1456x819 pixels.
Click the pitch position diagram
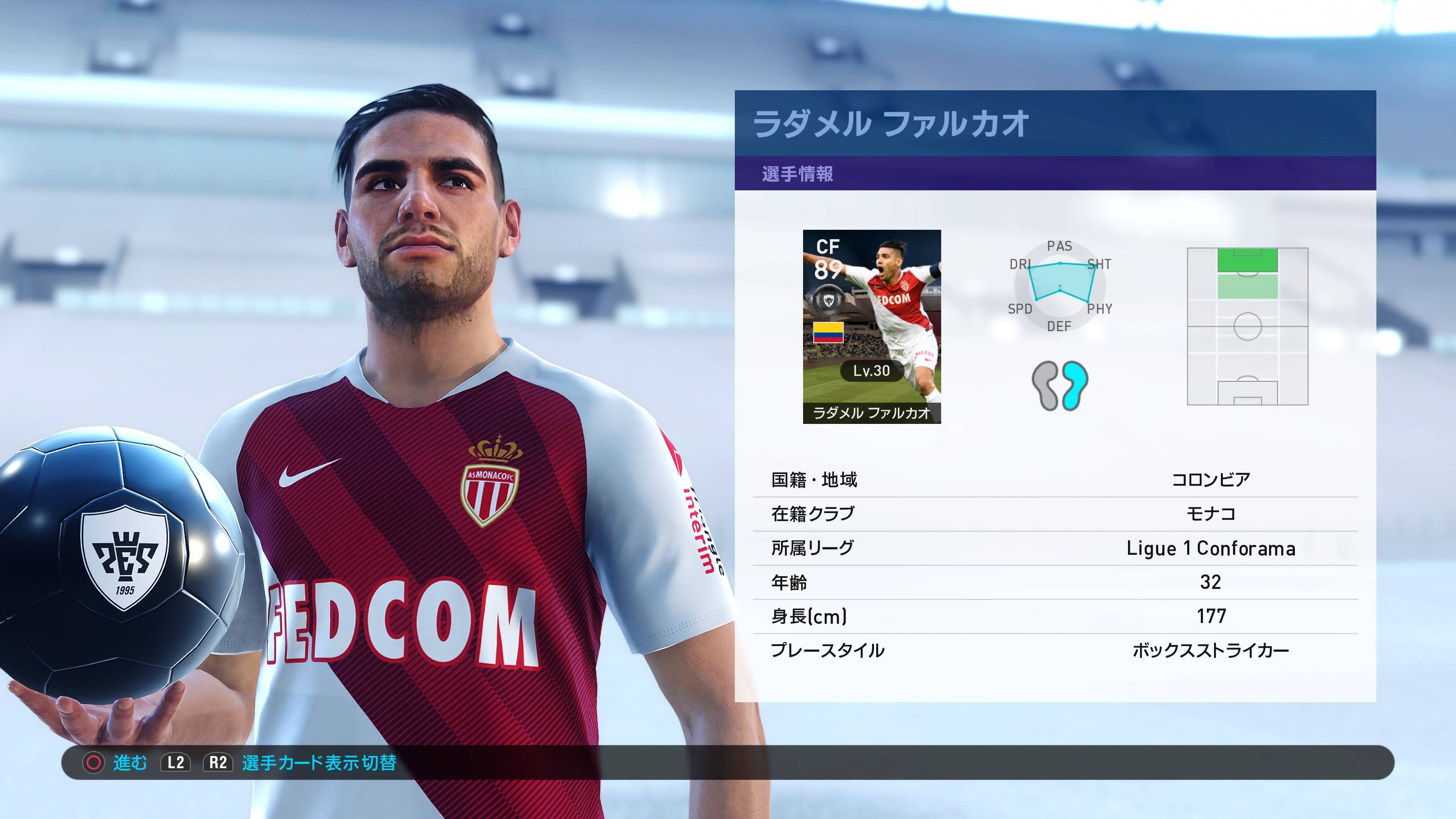coord(1247,326)
